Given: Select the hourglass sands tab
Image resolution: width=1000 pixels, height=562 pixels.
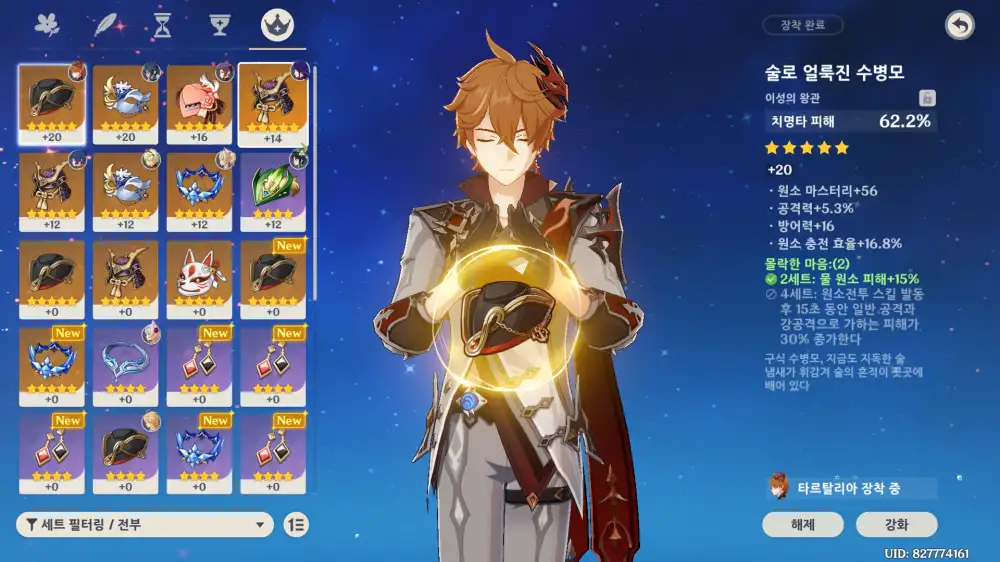Looking at the screenshot, I should [162, 25].
